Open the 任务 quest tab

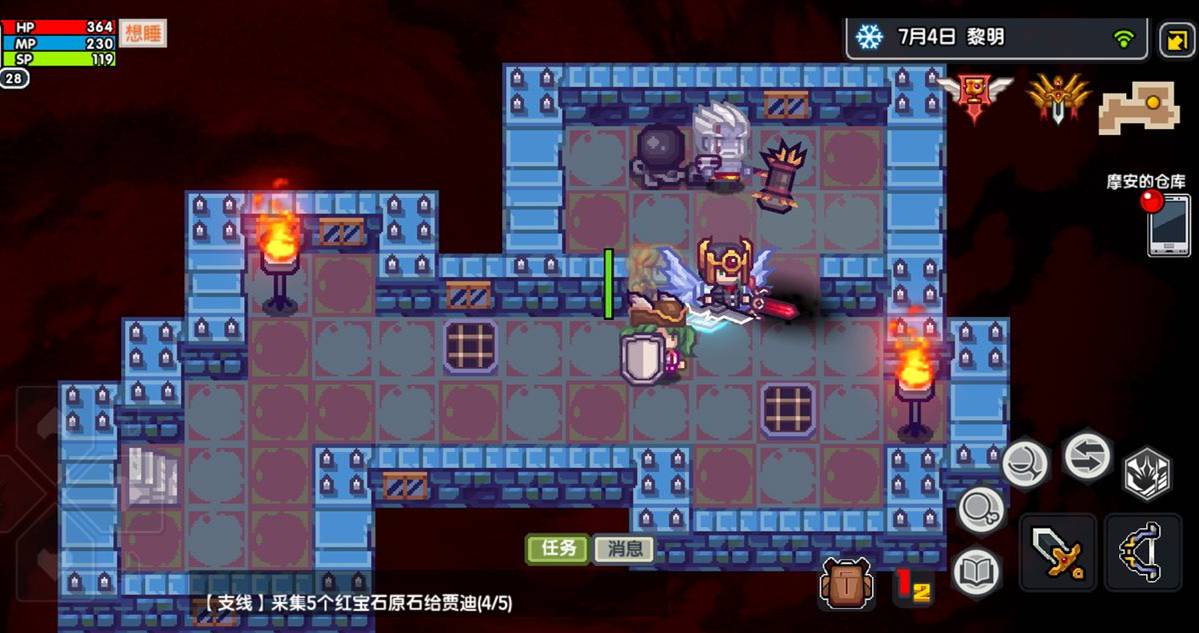tap(558, 548)
